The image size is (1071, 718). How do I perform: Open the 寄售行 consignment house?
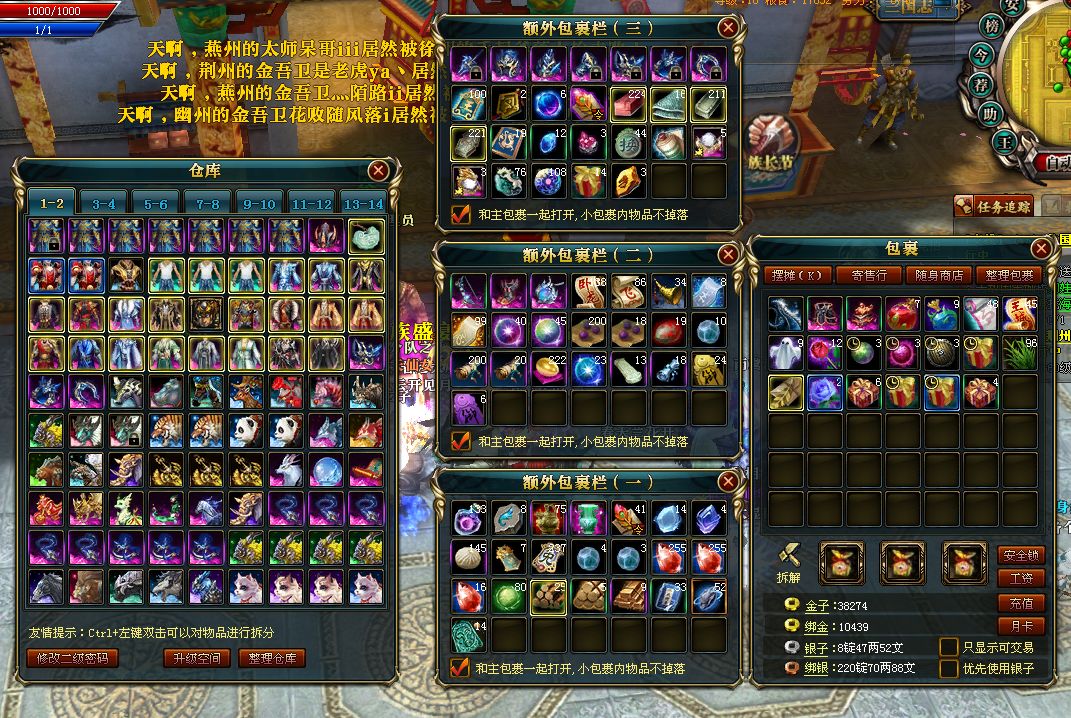coord(869,275)
